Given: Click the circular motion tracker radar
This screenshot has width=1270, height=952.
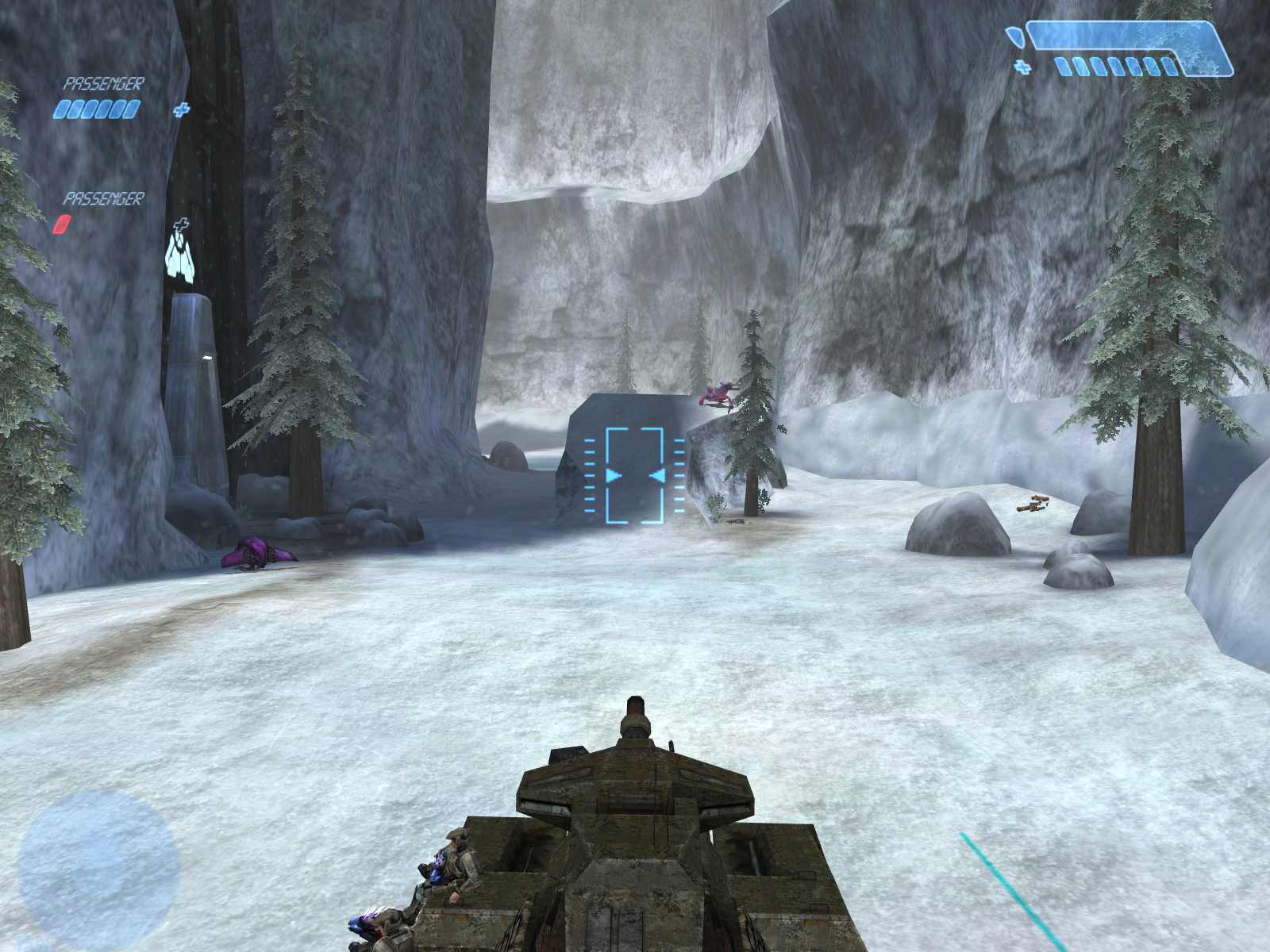Looking at the screenshot, I should (98, 868).
